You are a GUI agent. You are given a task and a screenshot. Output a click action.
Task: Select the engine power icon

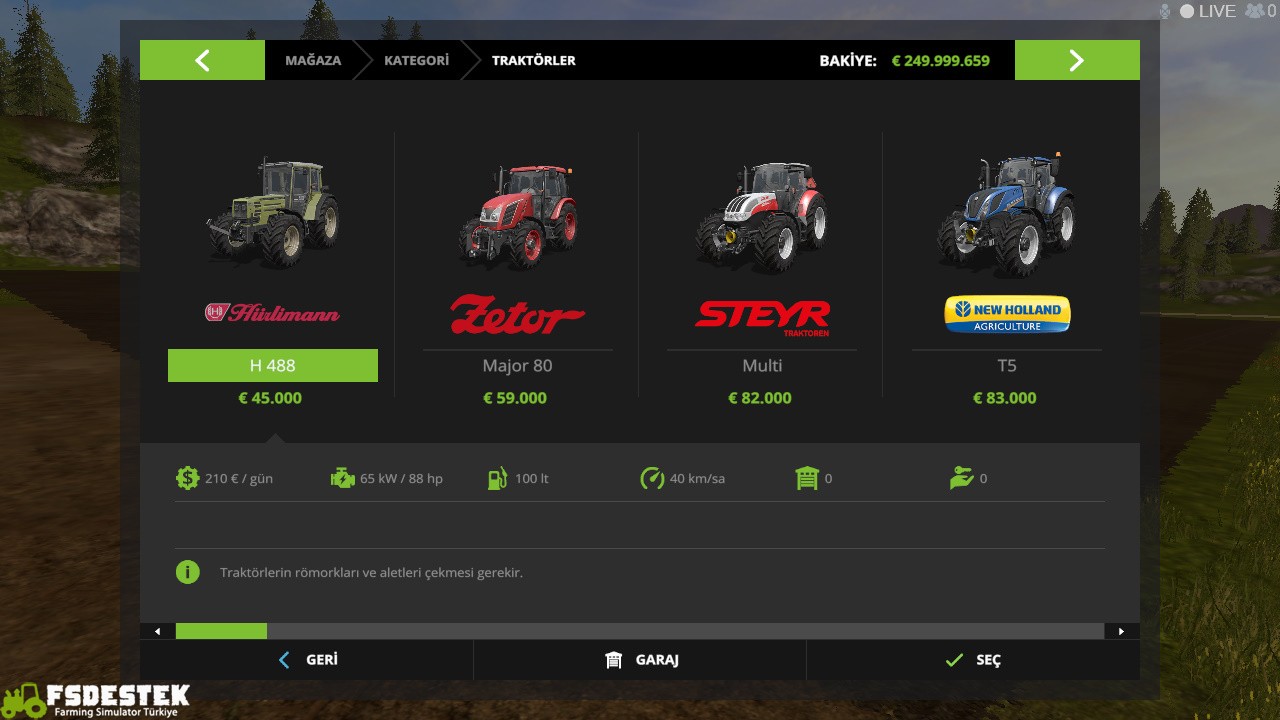point(343,478)
